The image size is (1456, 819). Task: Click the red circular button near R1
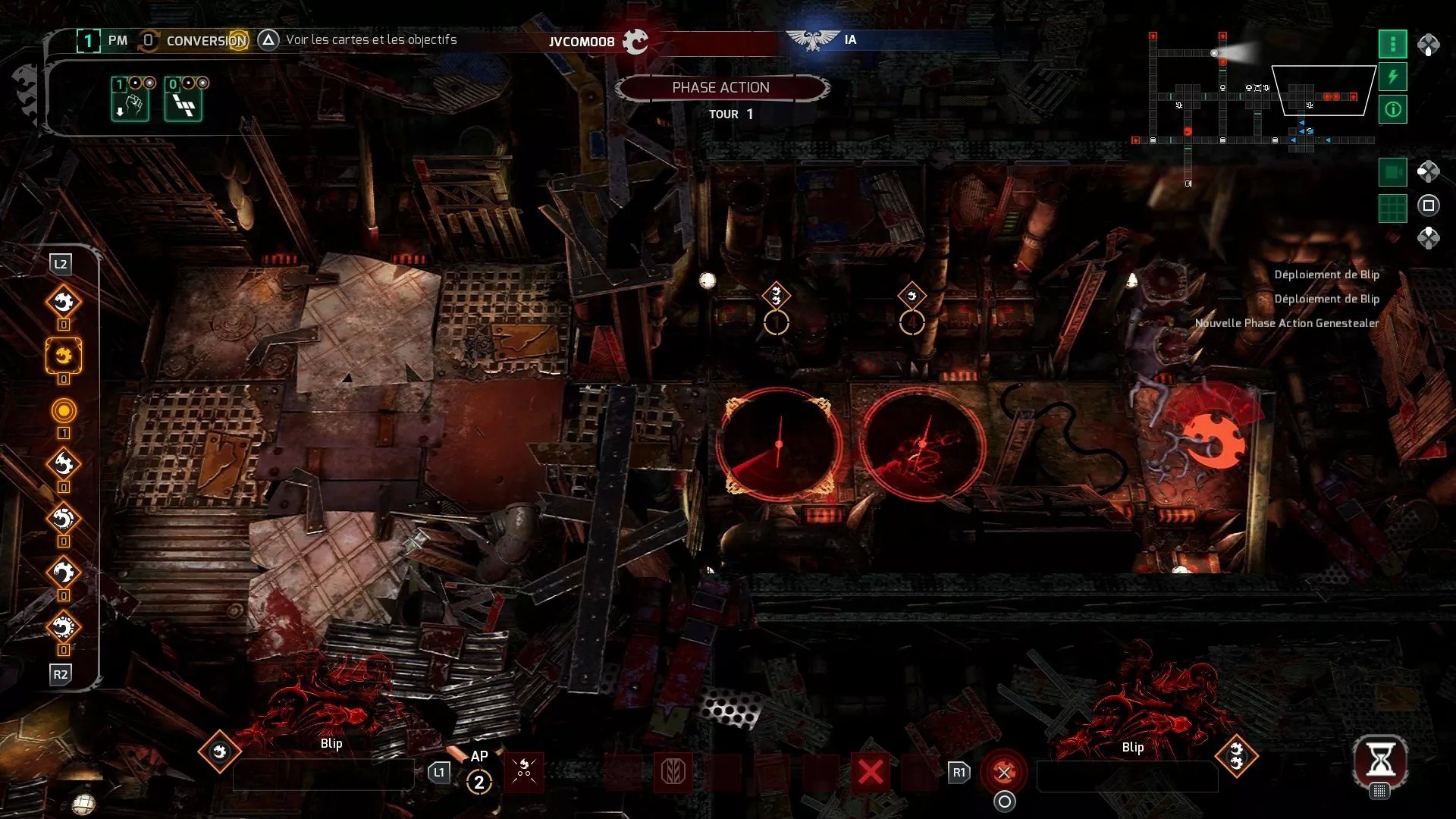pyautogui.click(x=1002, y=771)
